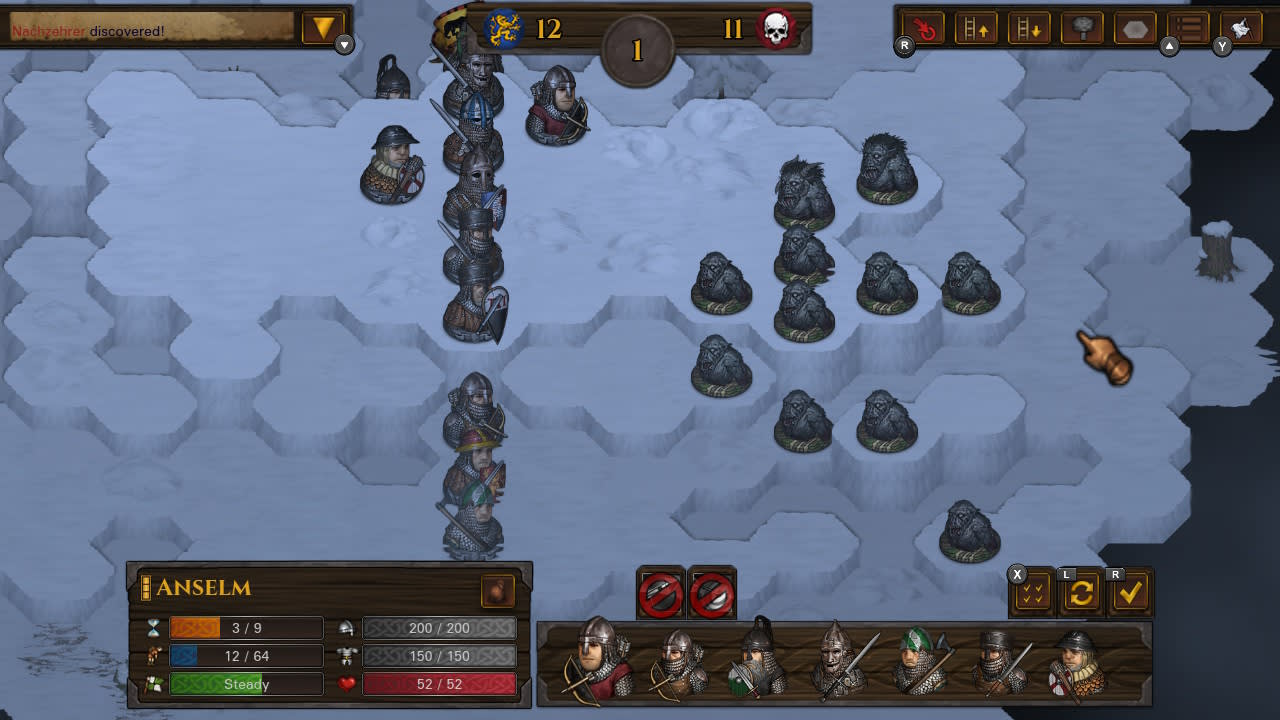The height and width of the screenshot is (720, 1280).
Task: Click the first disabled weapon skill slot
Action: coord(659,592)
